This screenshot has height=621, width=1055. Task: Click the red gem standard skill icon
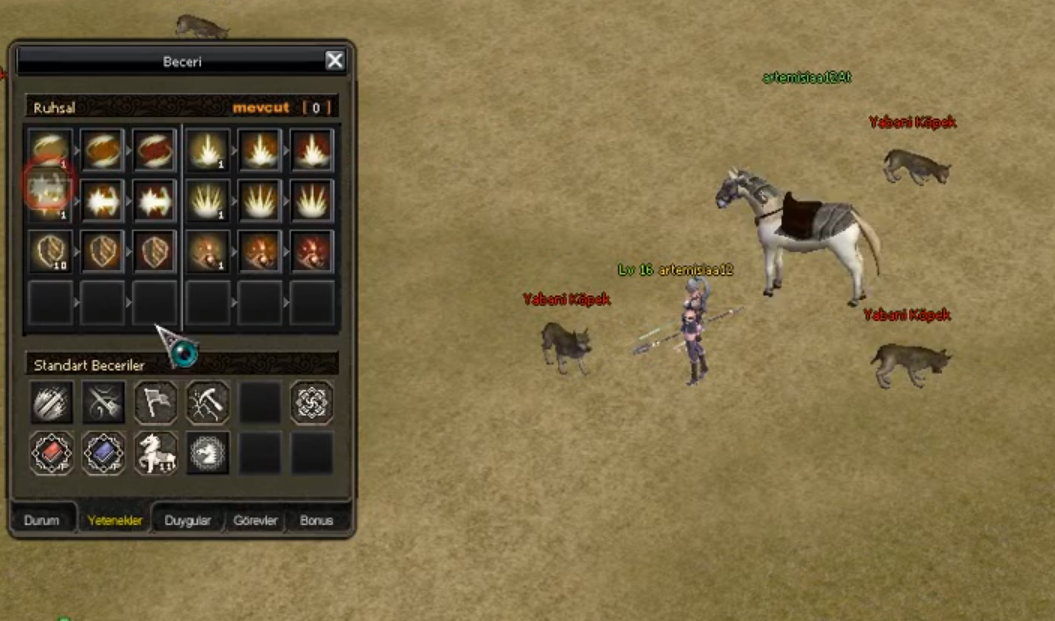51,453
